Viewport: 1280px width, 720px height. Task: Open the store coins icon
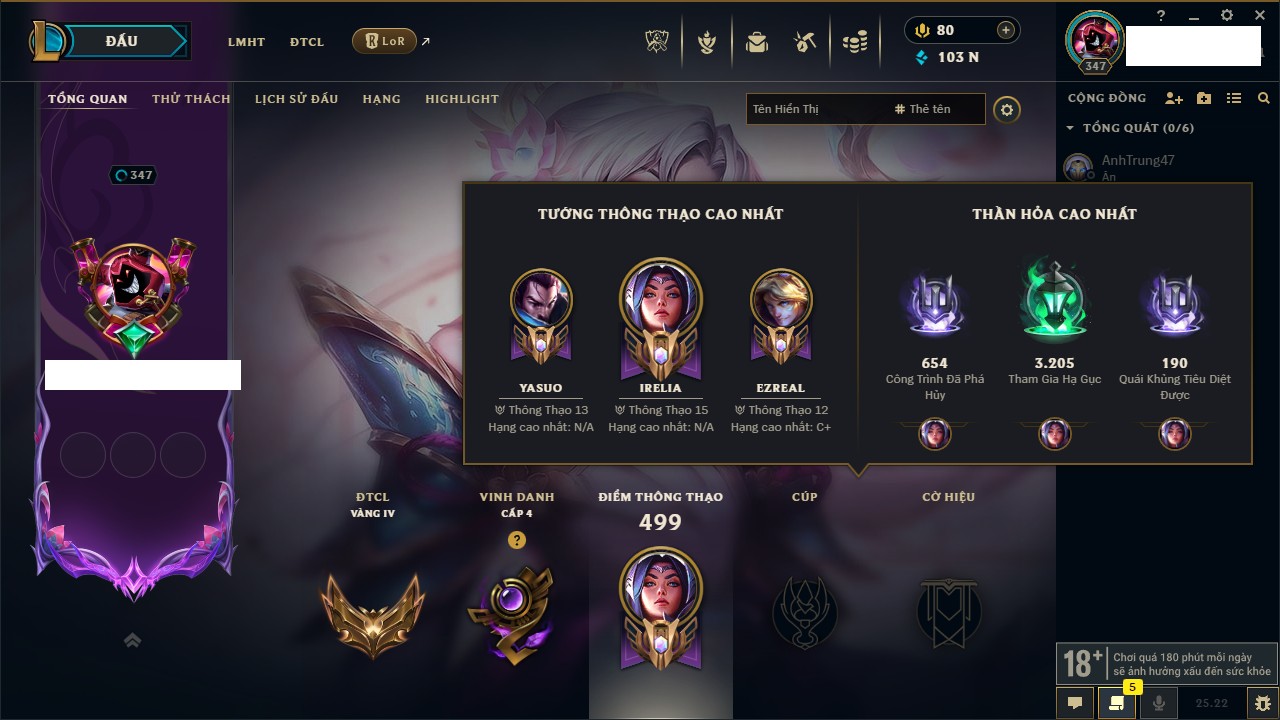(854, 42)
